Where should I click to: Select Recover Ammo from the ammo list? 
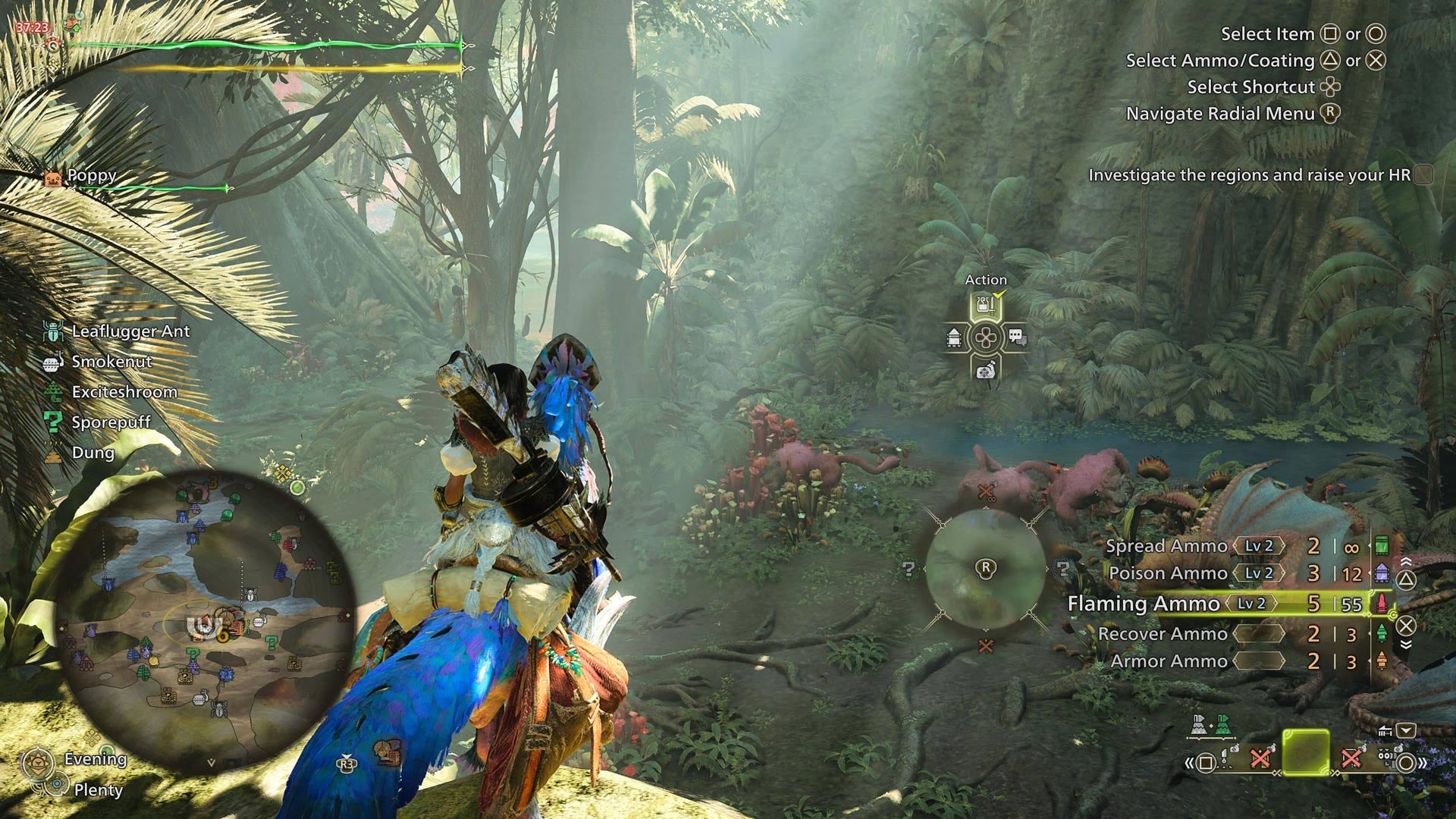pyautogui.click(x=1166, y=634)
